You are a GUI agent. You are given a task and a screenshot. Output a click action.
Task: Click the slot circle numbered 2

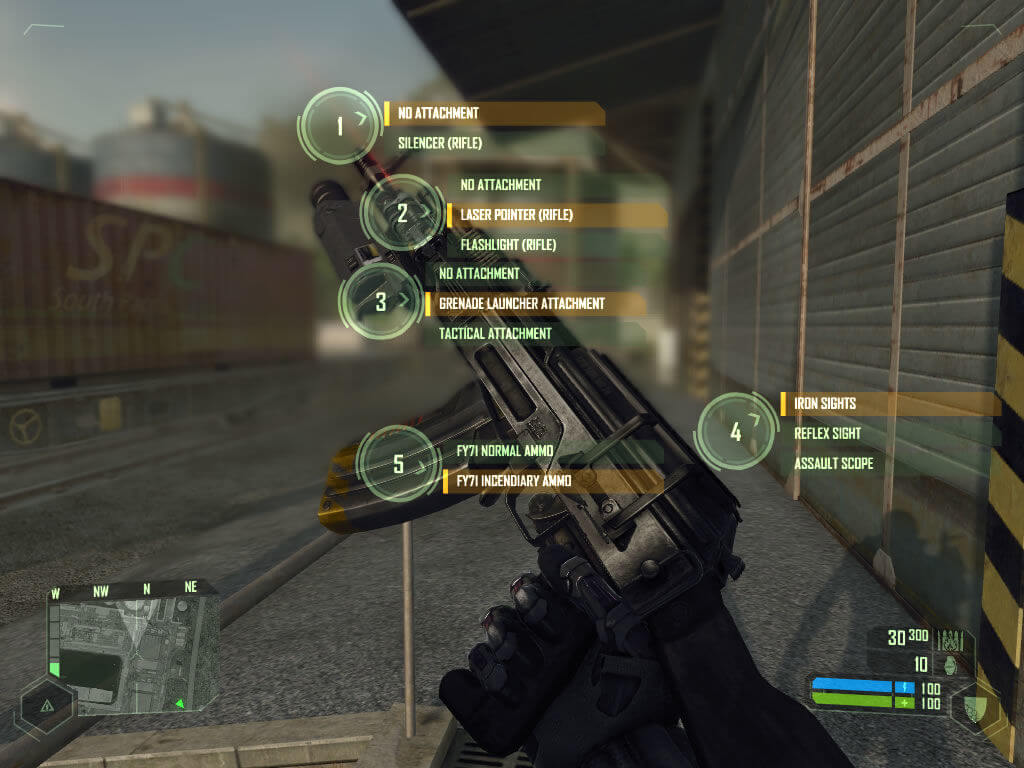click(402, 213)
